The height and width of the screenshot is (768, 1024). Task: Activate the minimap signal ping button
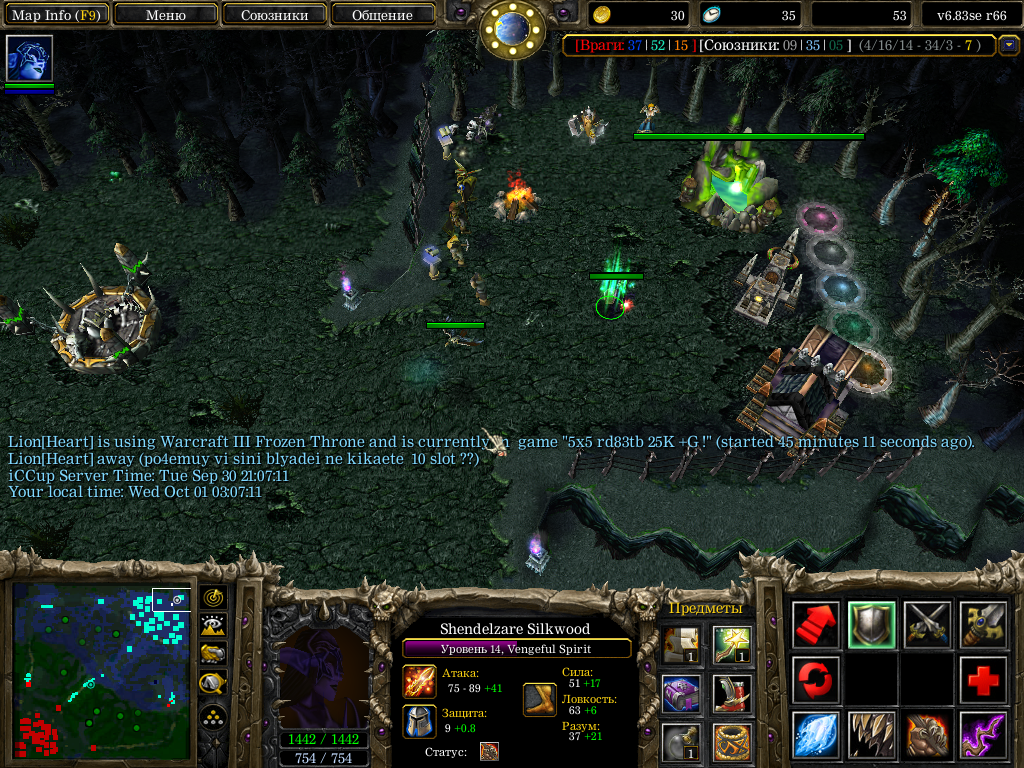tap(213, 598)
